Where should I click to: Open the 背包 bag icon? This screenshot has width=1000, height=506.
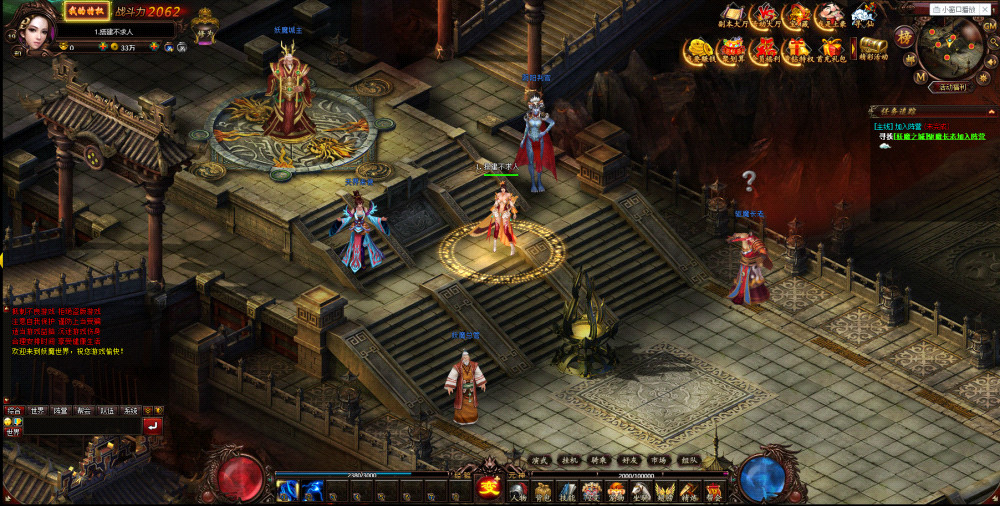543,491
